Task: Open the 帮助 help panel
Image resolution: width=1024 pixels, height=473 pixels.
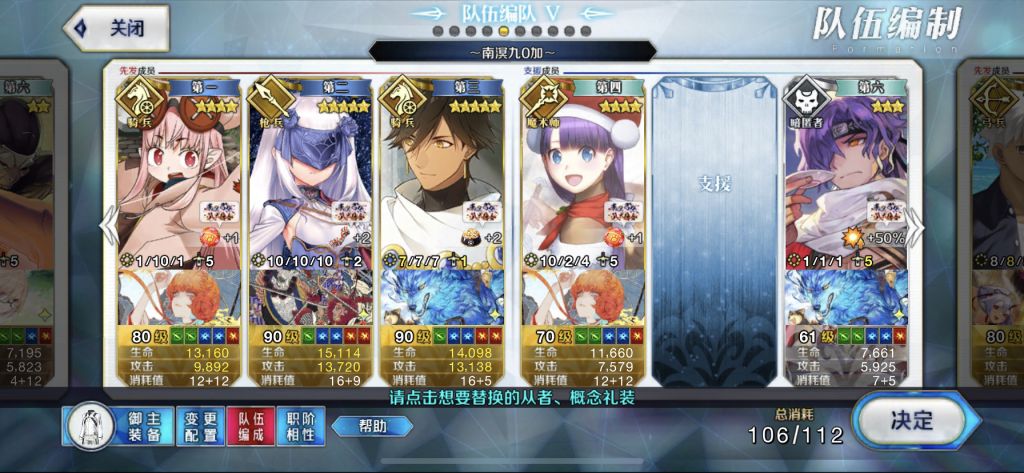Action: point(372,427)
